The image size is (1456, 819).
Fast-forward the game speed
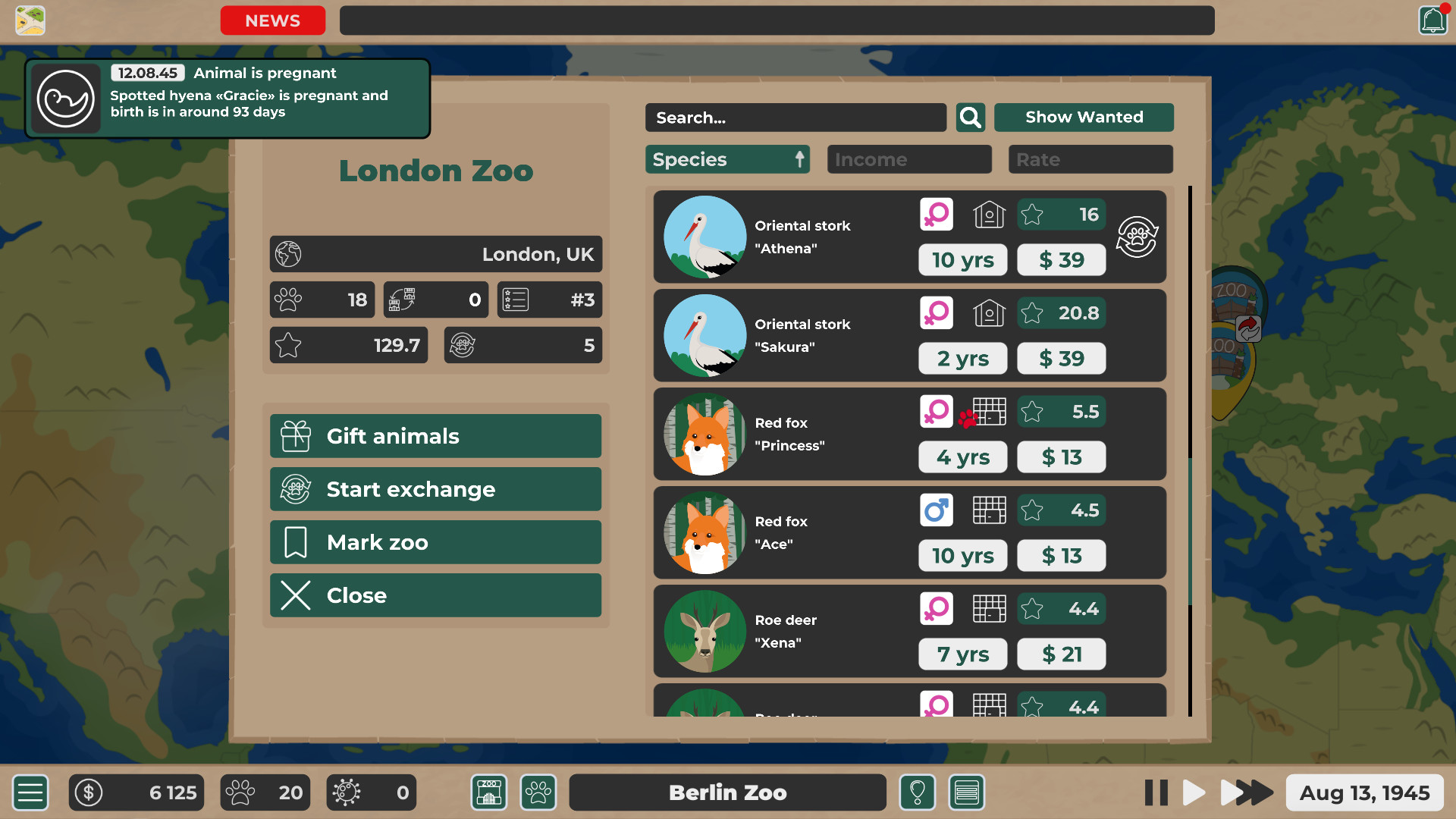1246,792
